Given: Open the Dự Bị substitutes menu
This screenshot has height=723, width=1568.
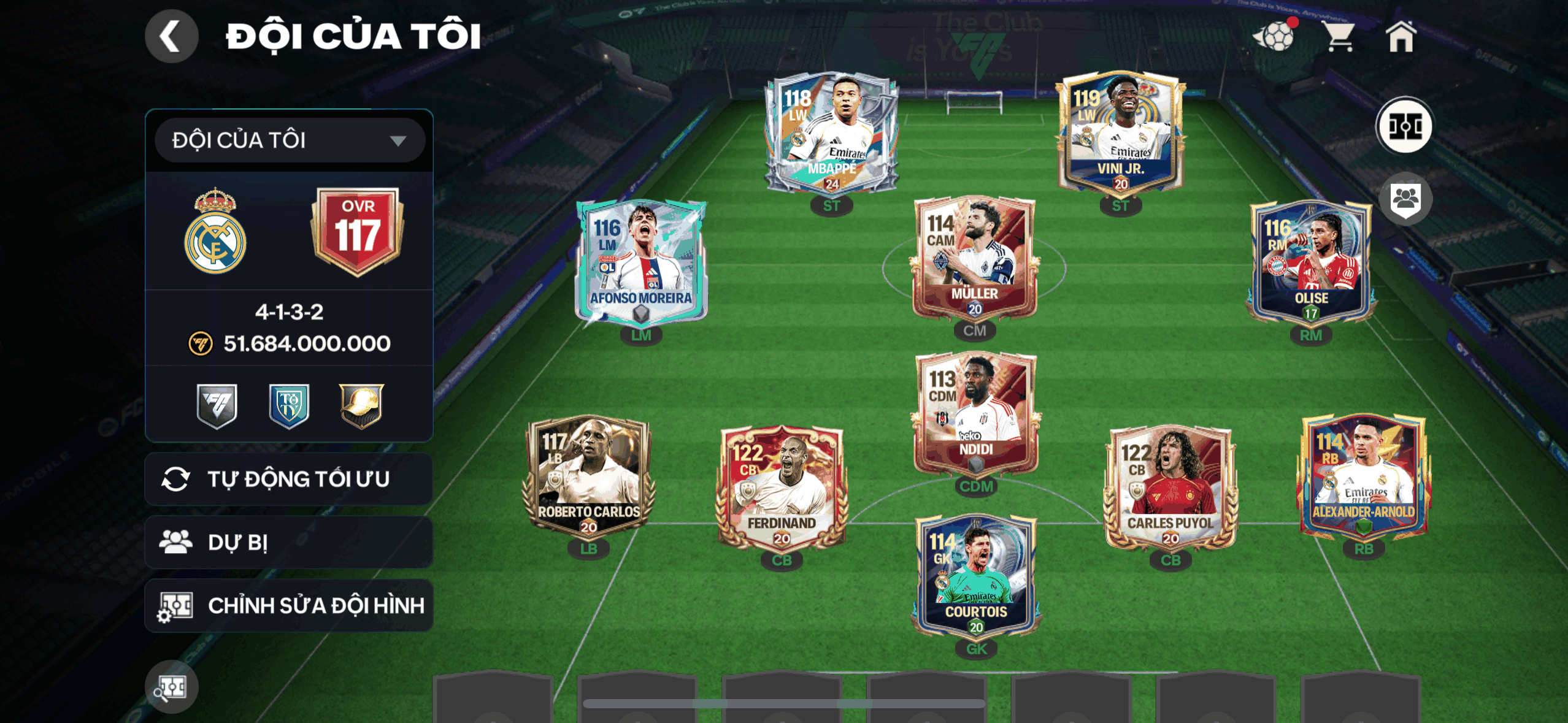Looking at the screenshot, I should [289, 543].
